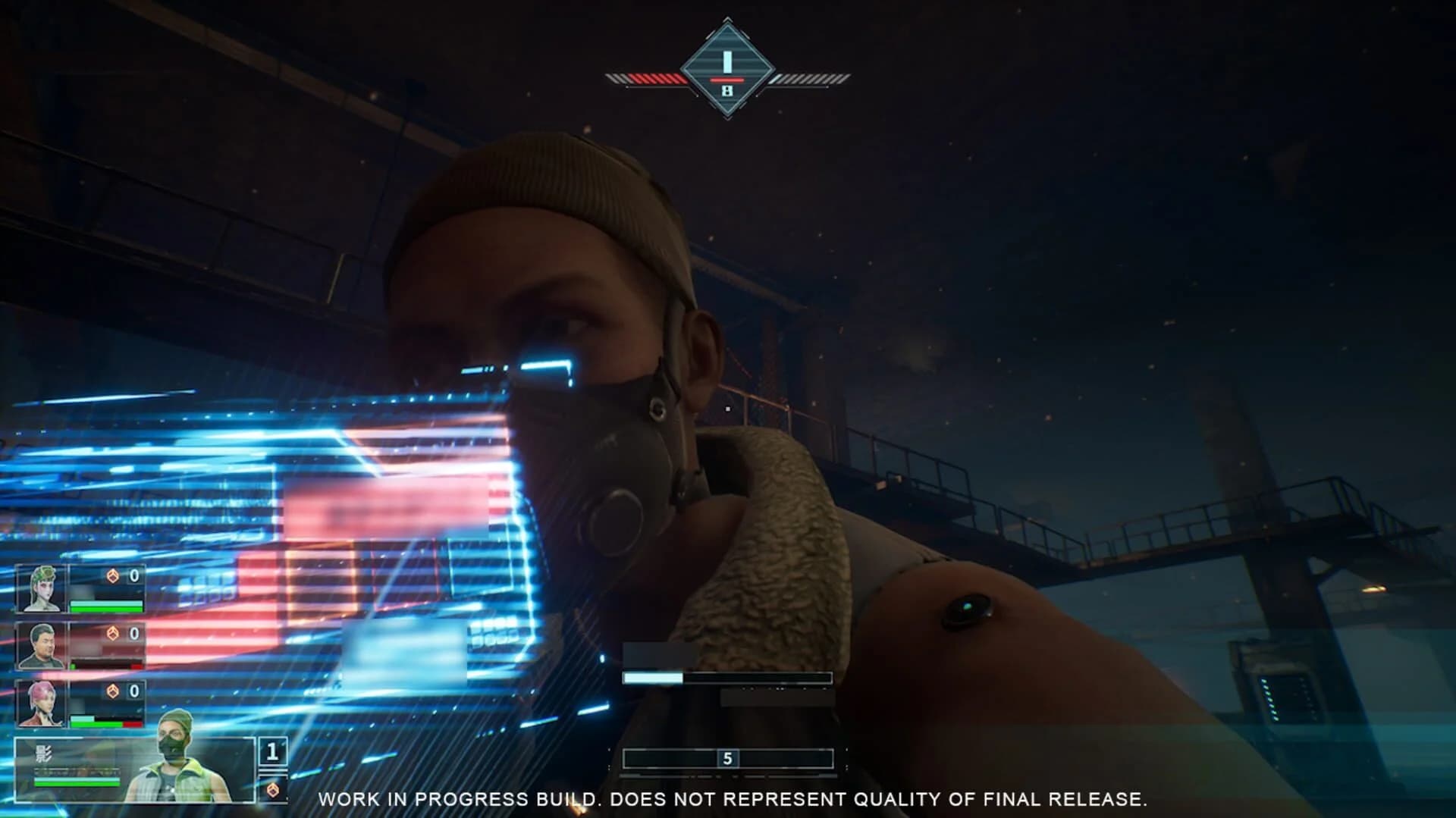Image resolution: width=1456 pixels, height=818 pixels.
Task: Click the diamond turn indicator showing 1/8
Action: (x=726, y=64)
